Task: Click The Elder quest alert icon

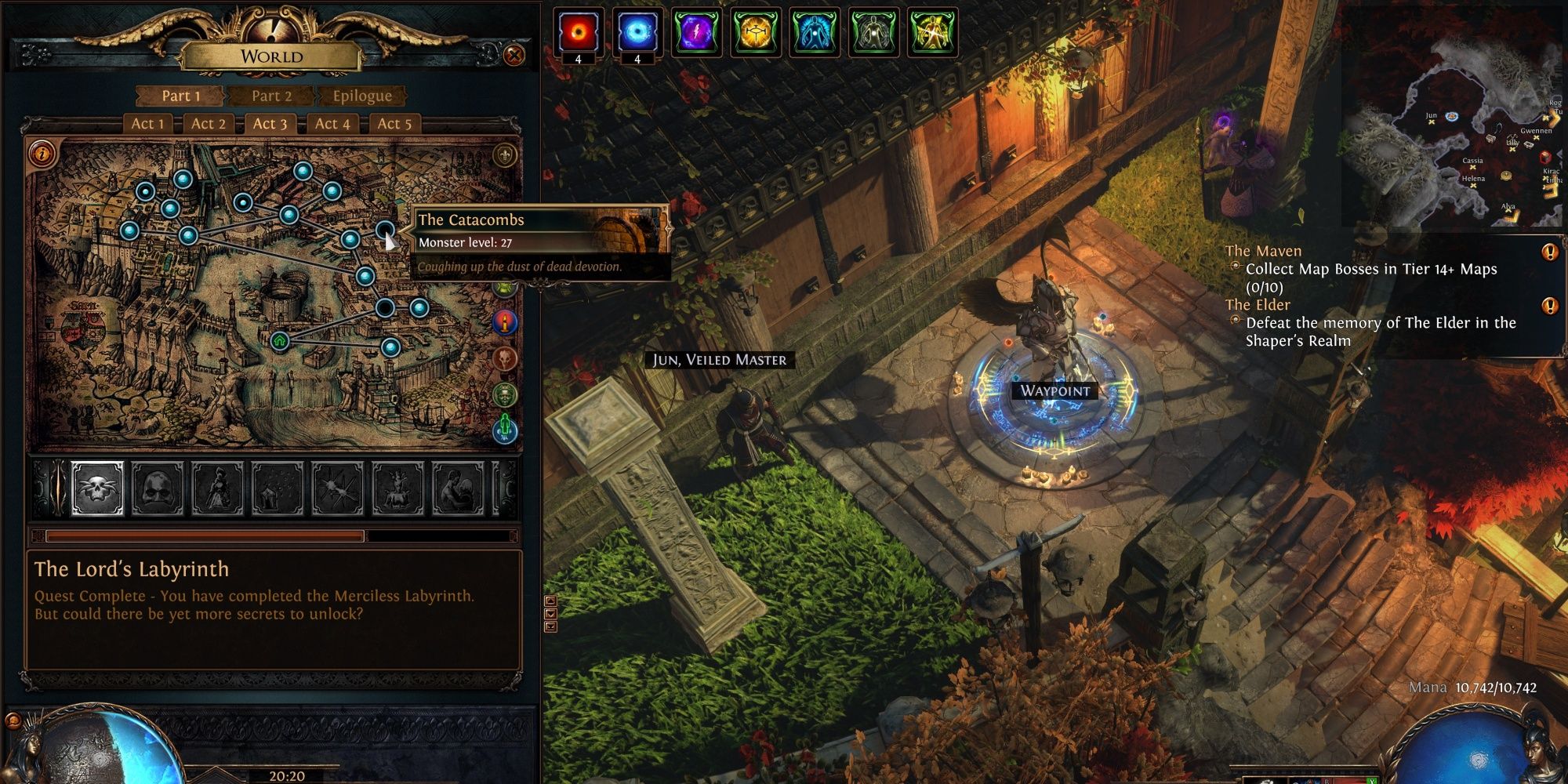Action: pos(1550,305)
